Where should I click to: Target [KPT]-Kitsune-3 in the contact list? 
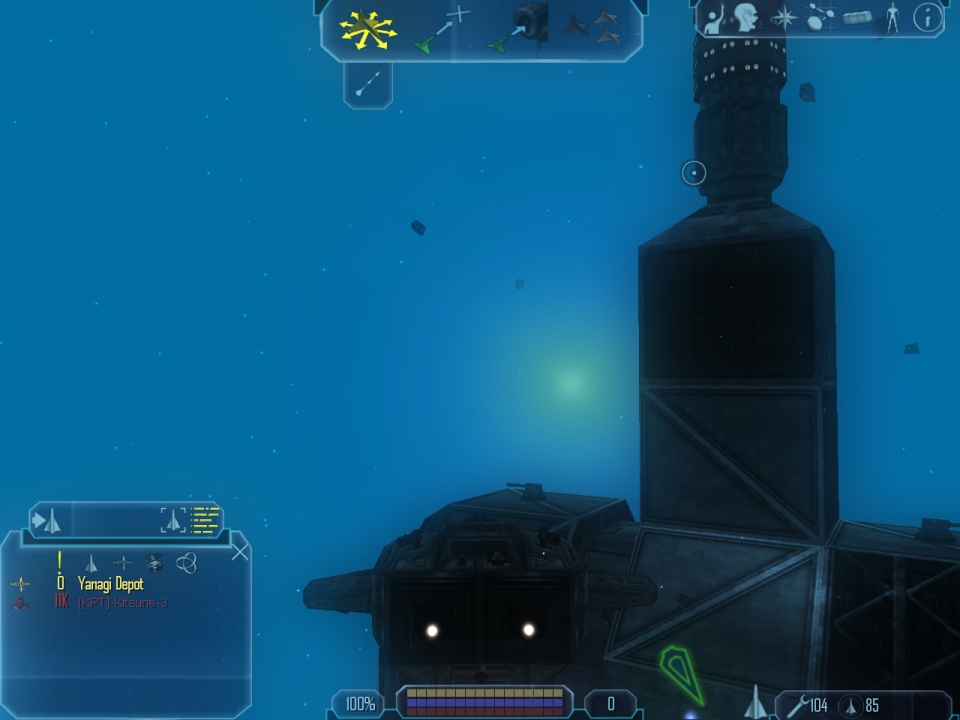coord(119,602)
